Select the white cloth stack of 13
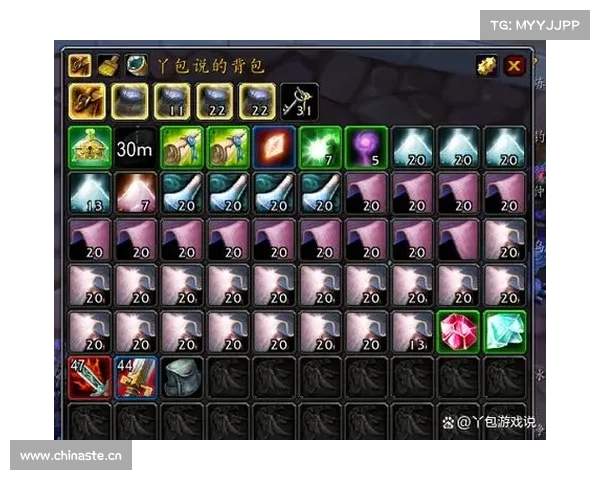Image resolution: width=600 pixels, height=480 pixels. tap(88, 193)
